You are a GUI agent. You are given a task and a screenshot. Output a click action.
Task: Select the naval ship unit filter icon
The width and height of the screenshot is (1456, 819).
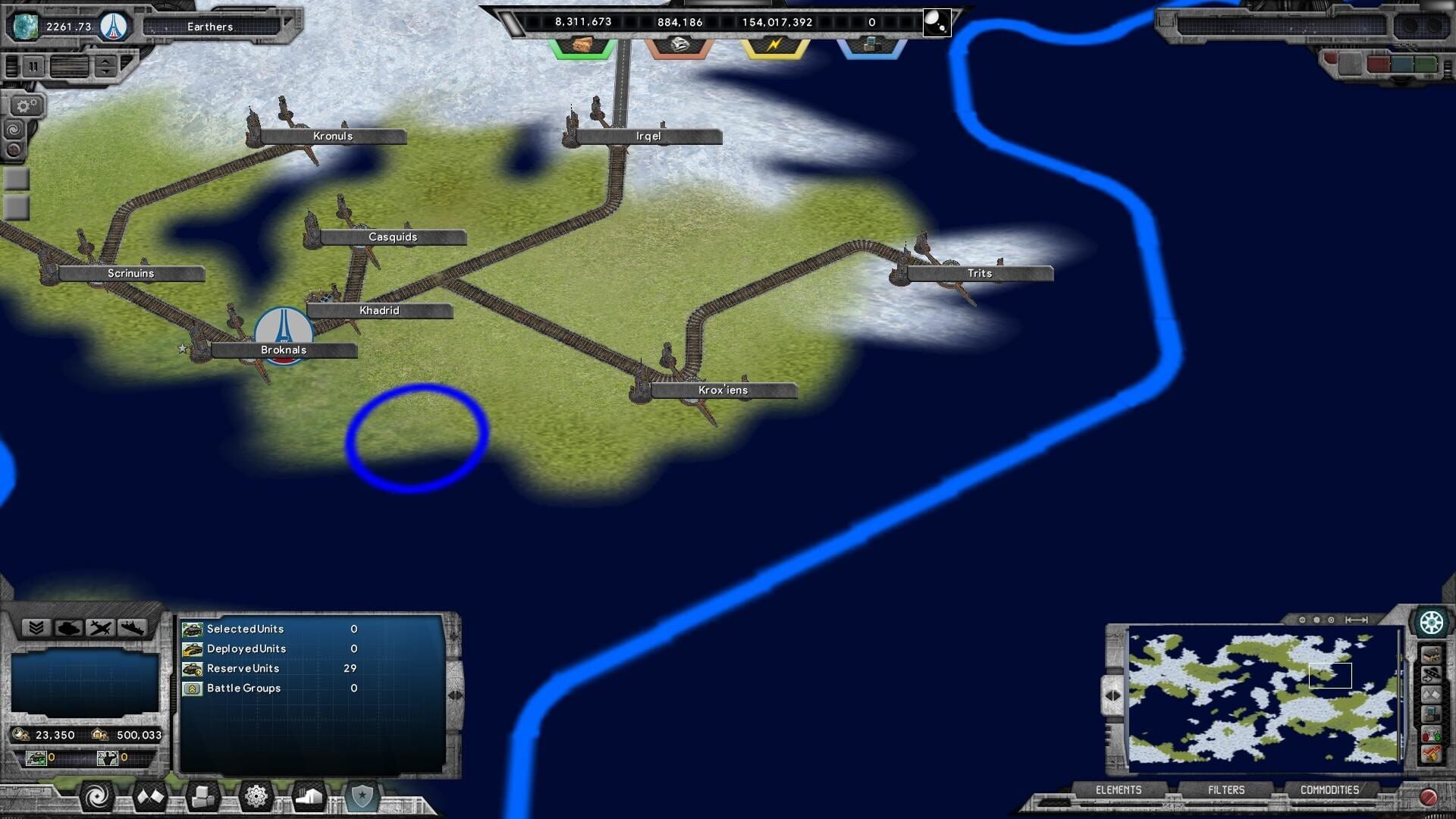133,628
